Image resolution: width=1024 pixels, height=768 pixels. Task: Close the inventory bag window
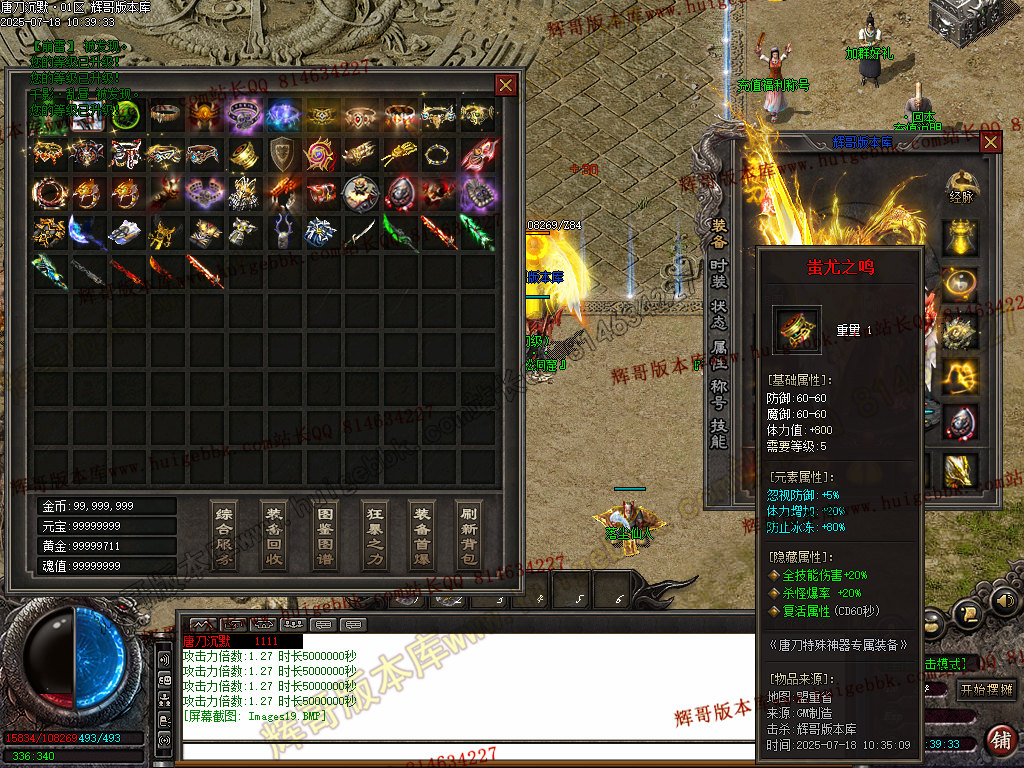pos(506,85)
